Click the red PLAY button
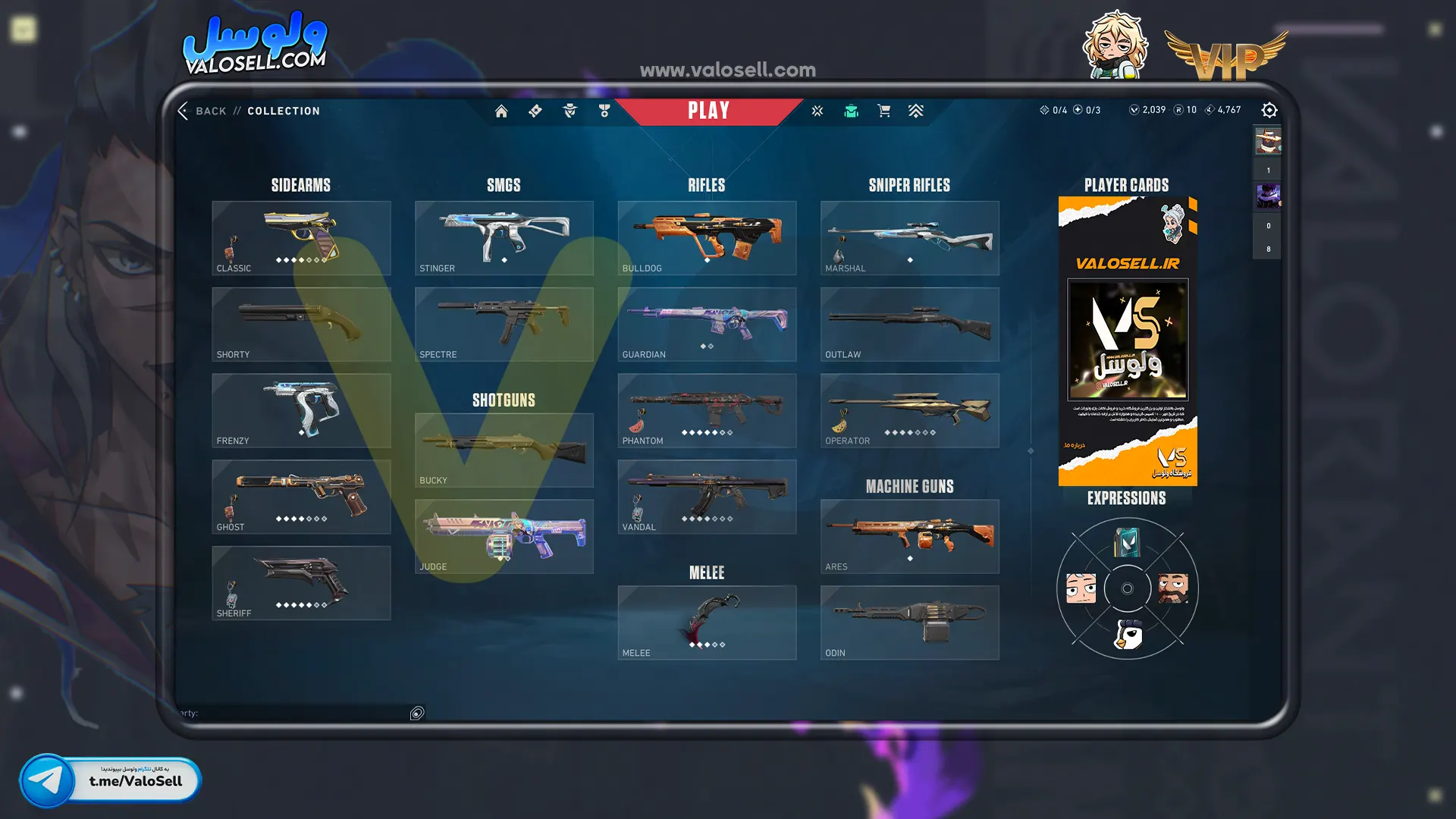 (x=708, y=111)
